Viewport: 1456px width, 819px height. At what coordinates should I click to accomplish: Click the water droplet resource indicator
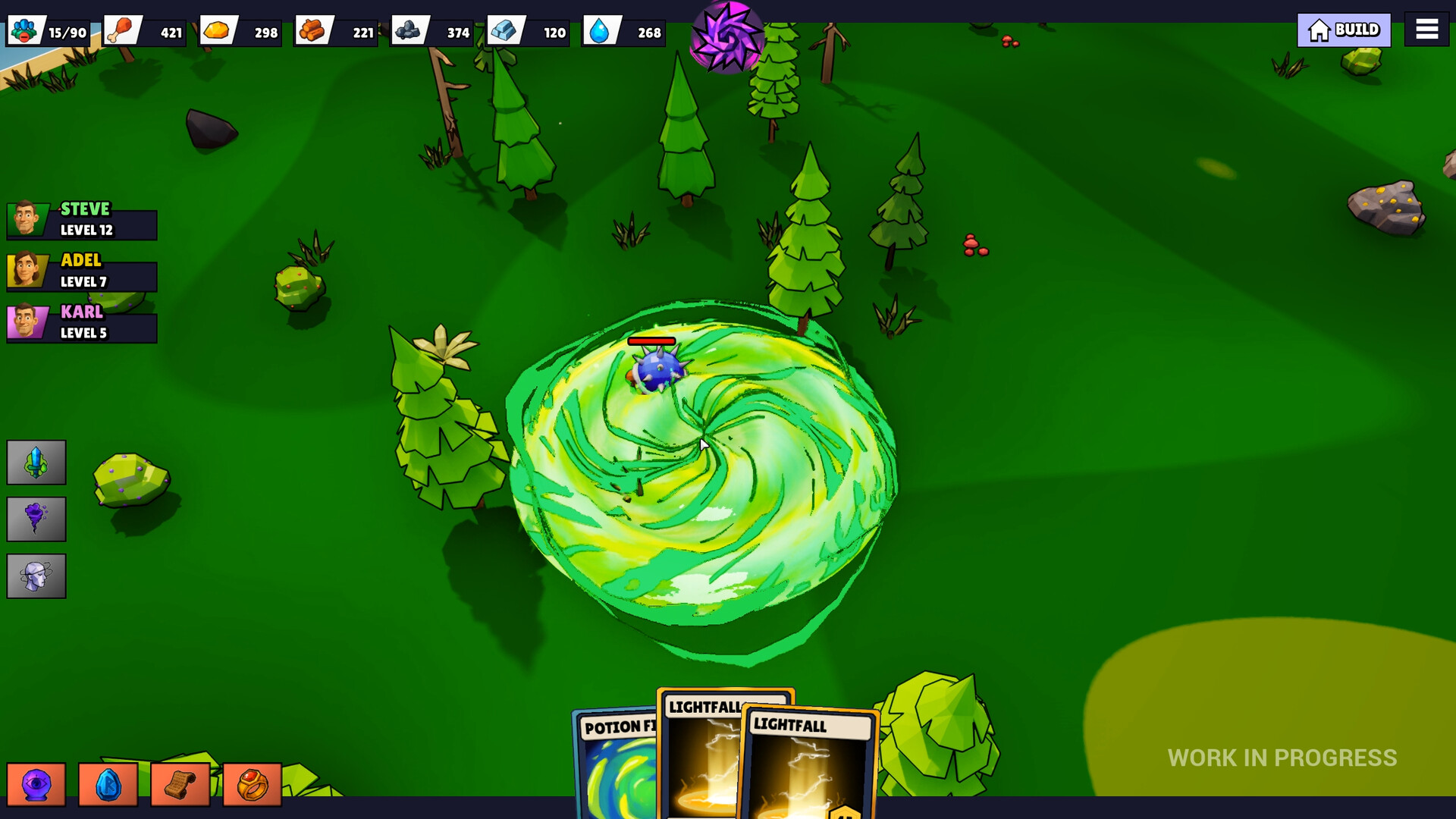click(623, 32)
